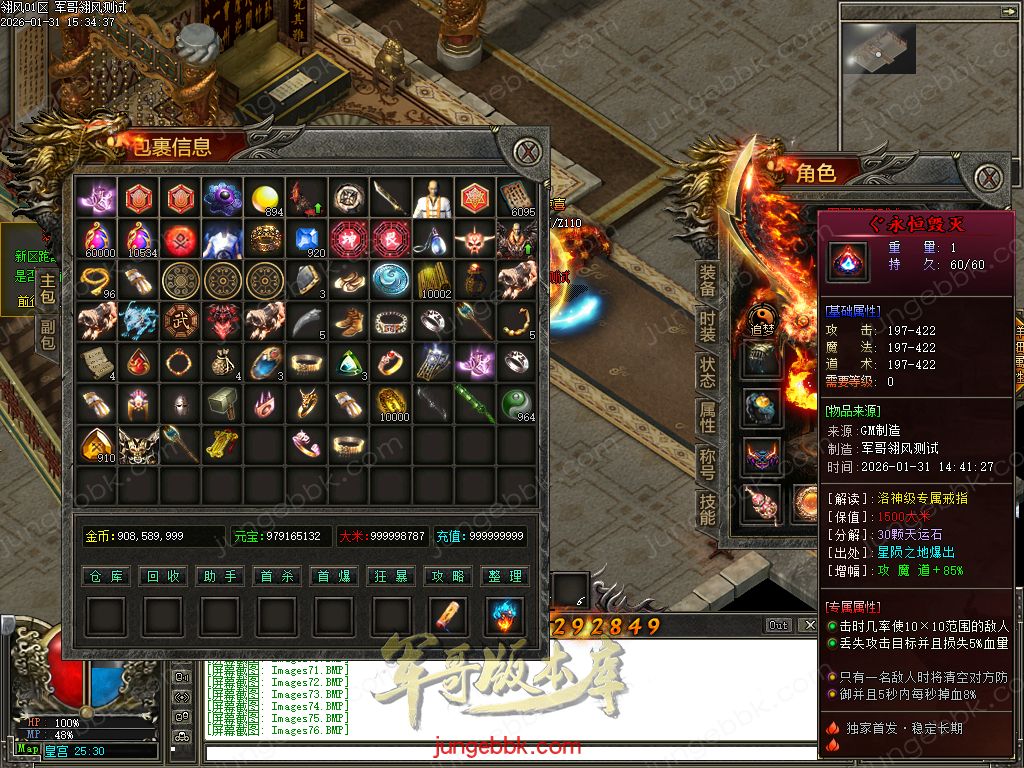
Task: Open the status (状态) tab
Action: click(707, 372)
